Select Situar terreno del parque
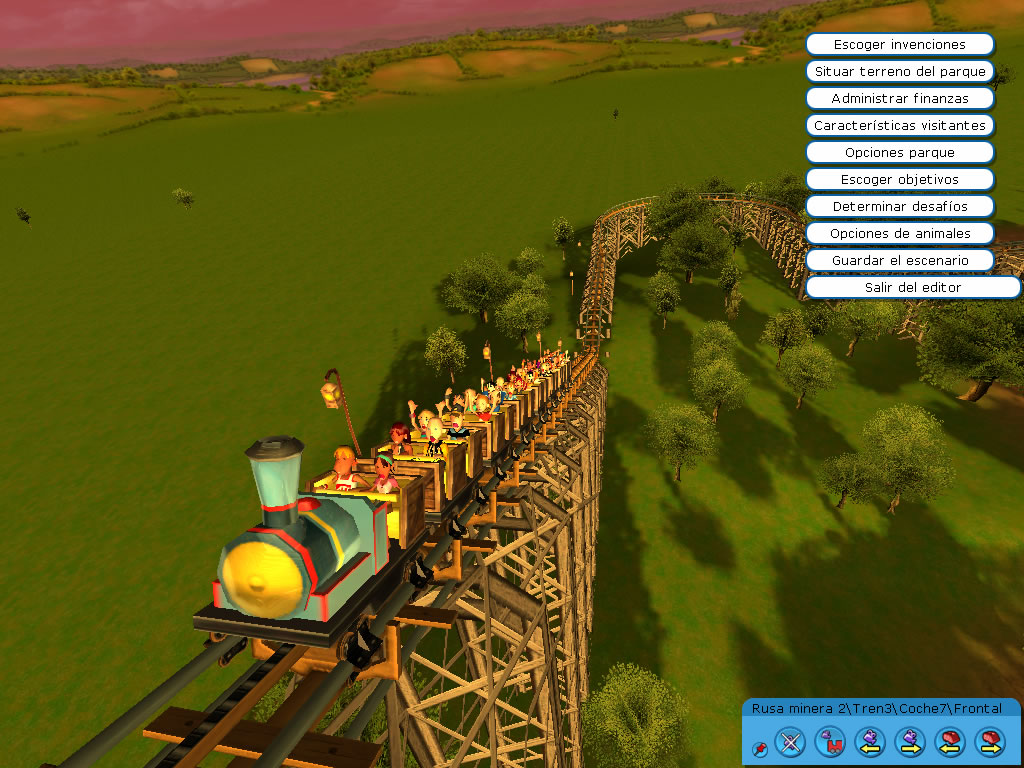 tap(899, 71)
